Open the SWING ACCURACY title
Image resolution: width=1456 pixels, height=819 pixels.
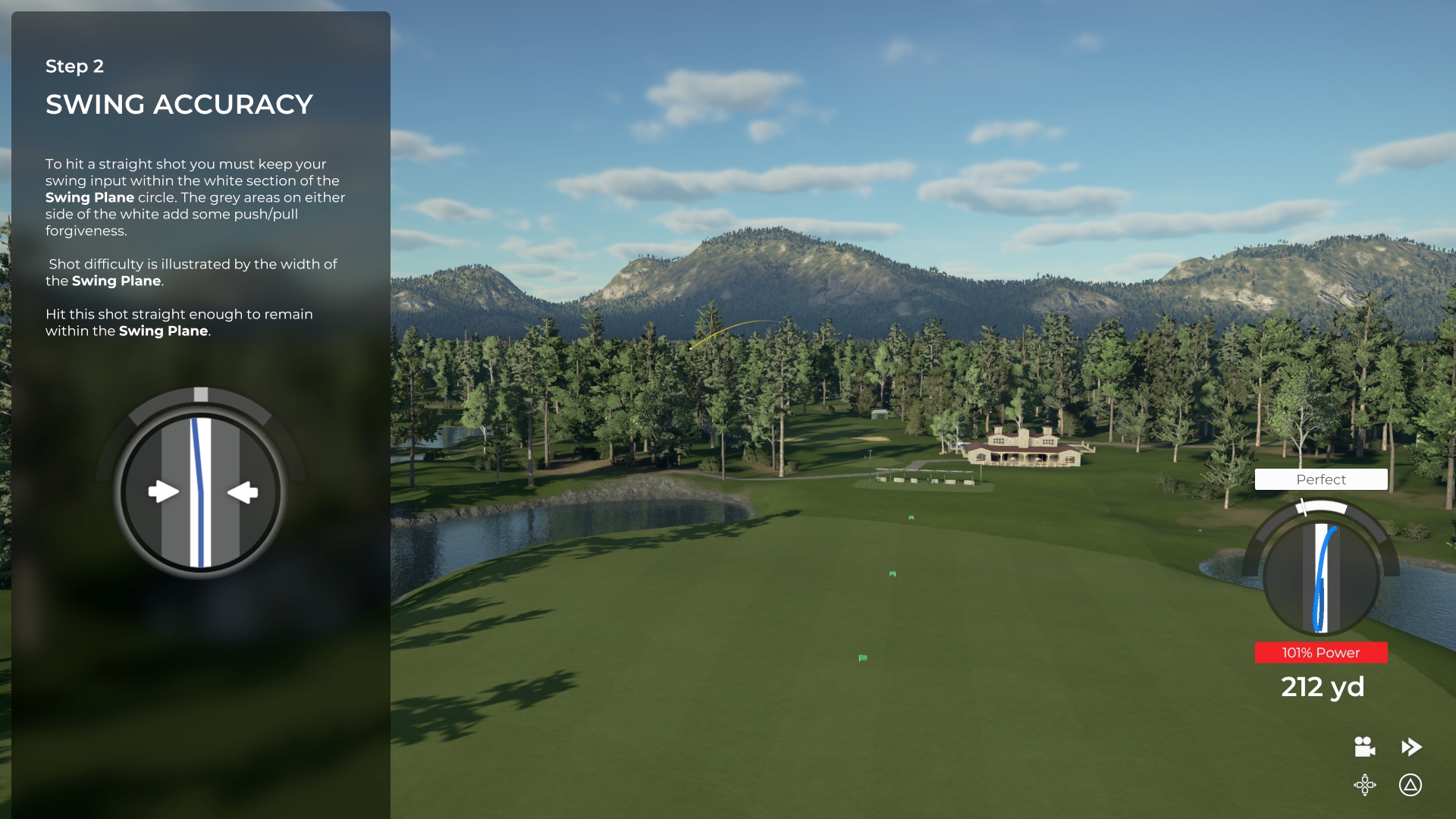point(179,104)
